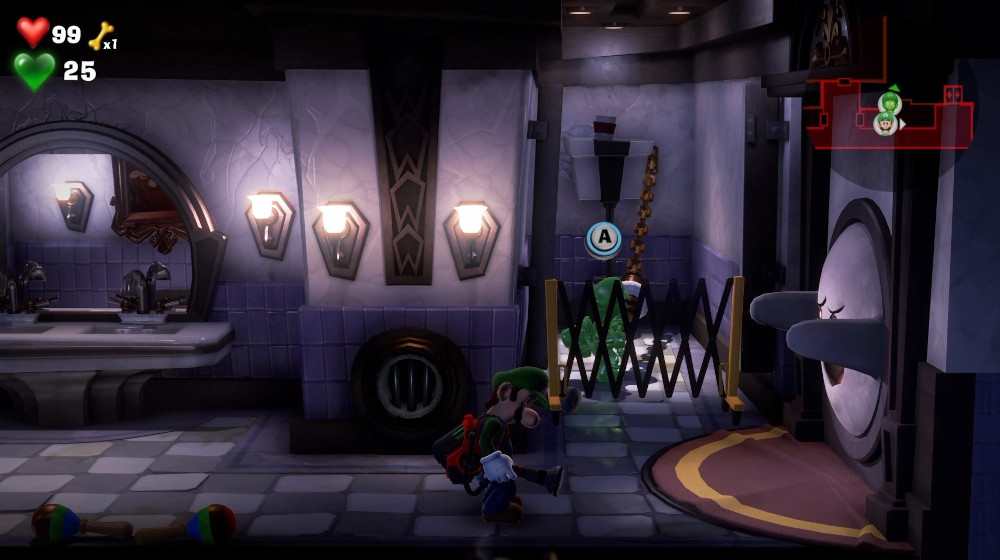Select Luigi's face marker on the minimap
The height and width of the screenshot is (560, 1000).
(x=885, y=124)
